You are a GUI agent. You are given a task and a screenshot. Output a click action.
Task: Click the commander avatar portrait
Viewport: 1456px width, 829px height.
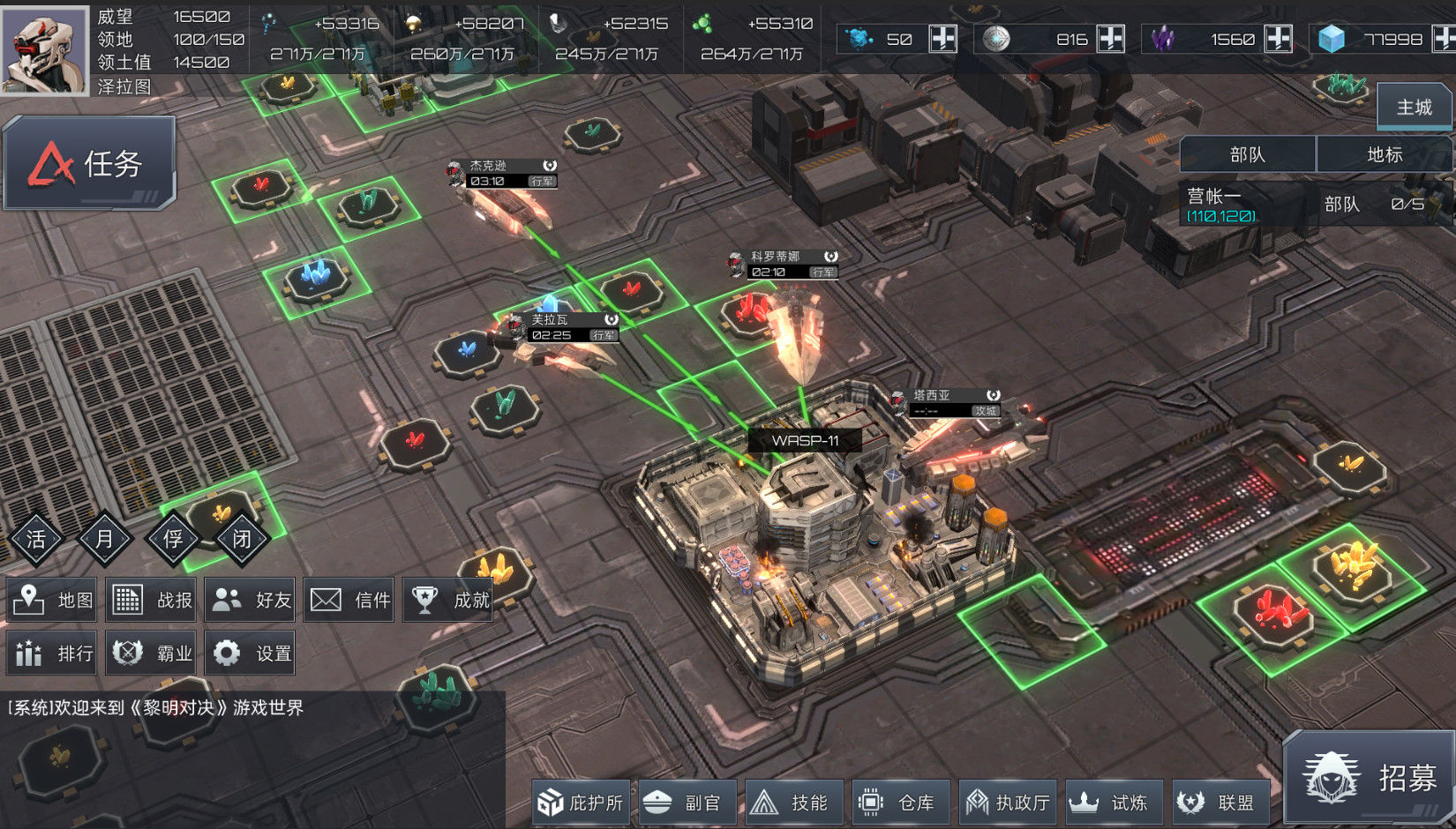tap(44, 48)
